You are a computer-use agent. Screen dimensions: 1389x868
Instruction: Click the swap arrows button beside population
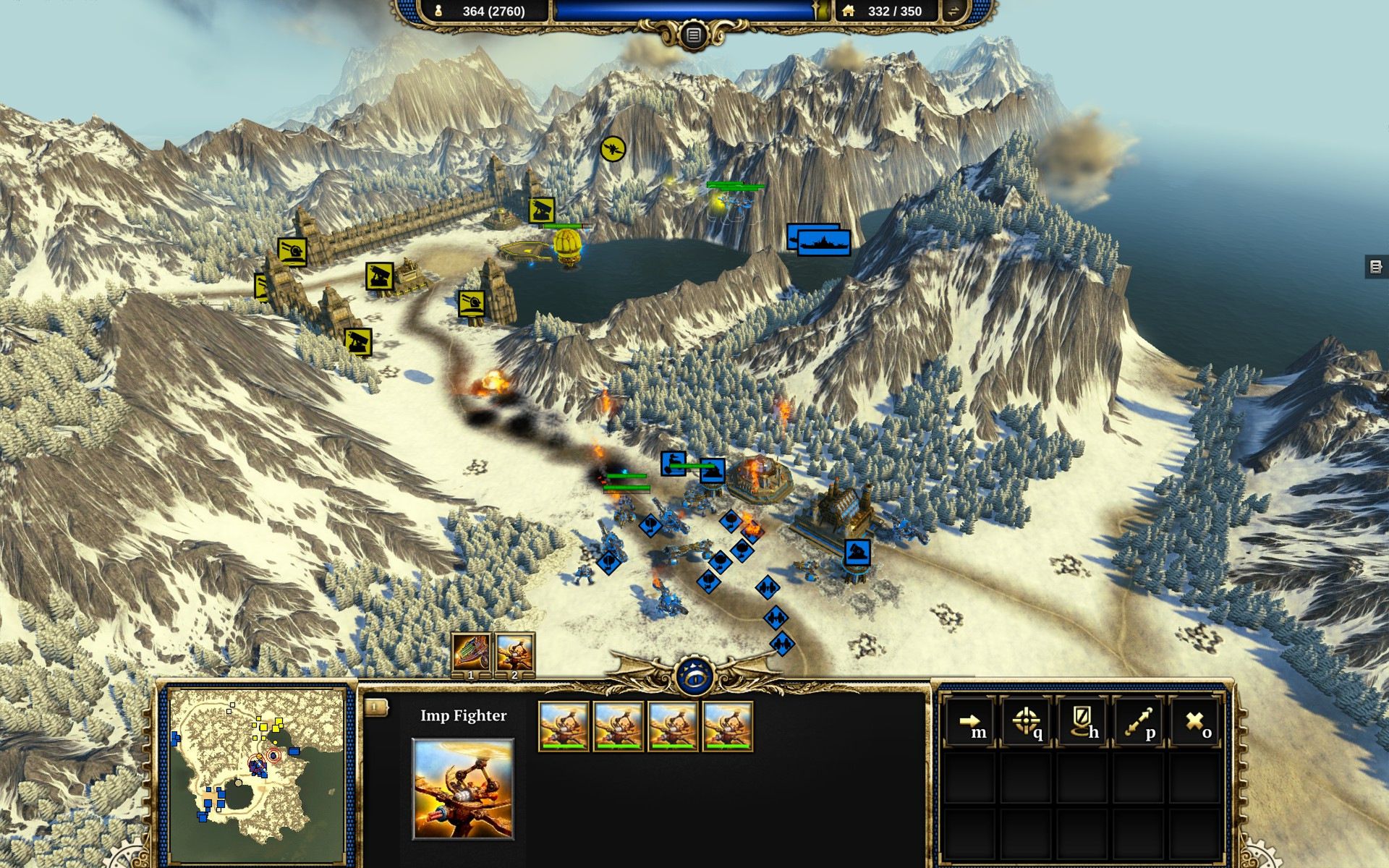tap(953, 11)
